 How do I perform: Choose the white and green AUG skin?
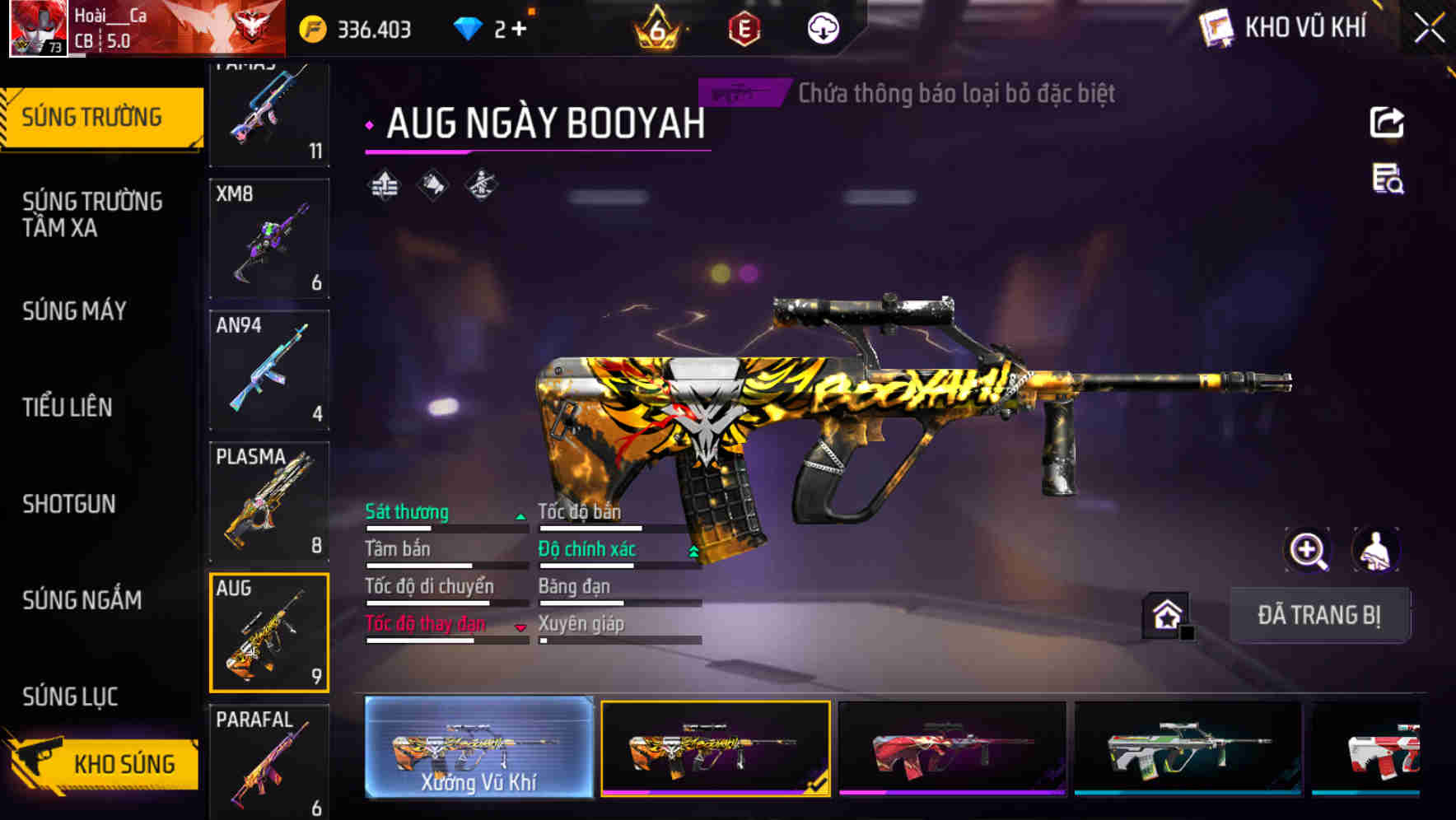(1188, 748)
